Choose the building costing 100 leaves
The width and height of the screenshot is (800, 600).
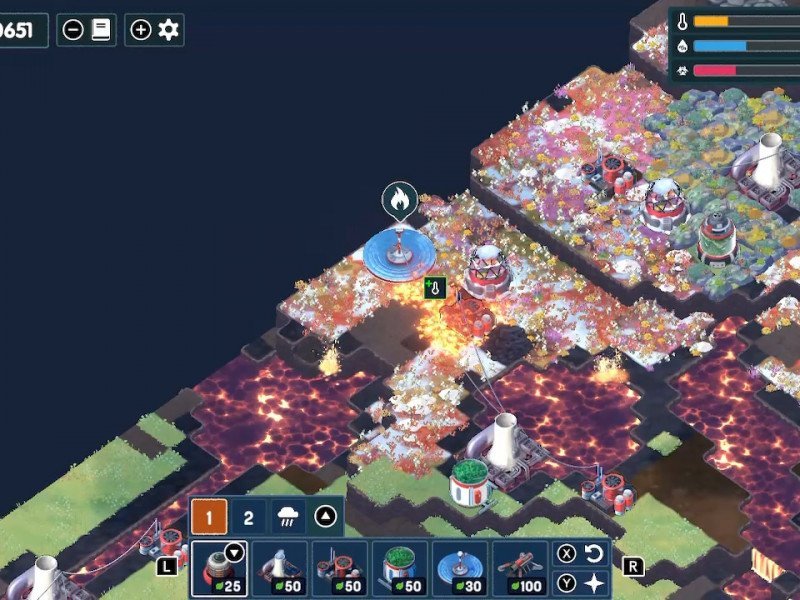click(x=520, y=568)
